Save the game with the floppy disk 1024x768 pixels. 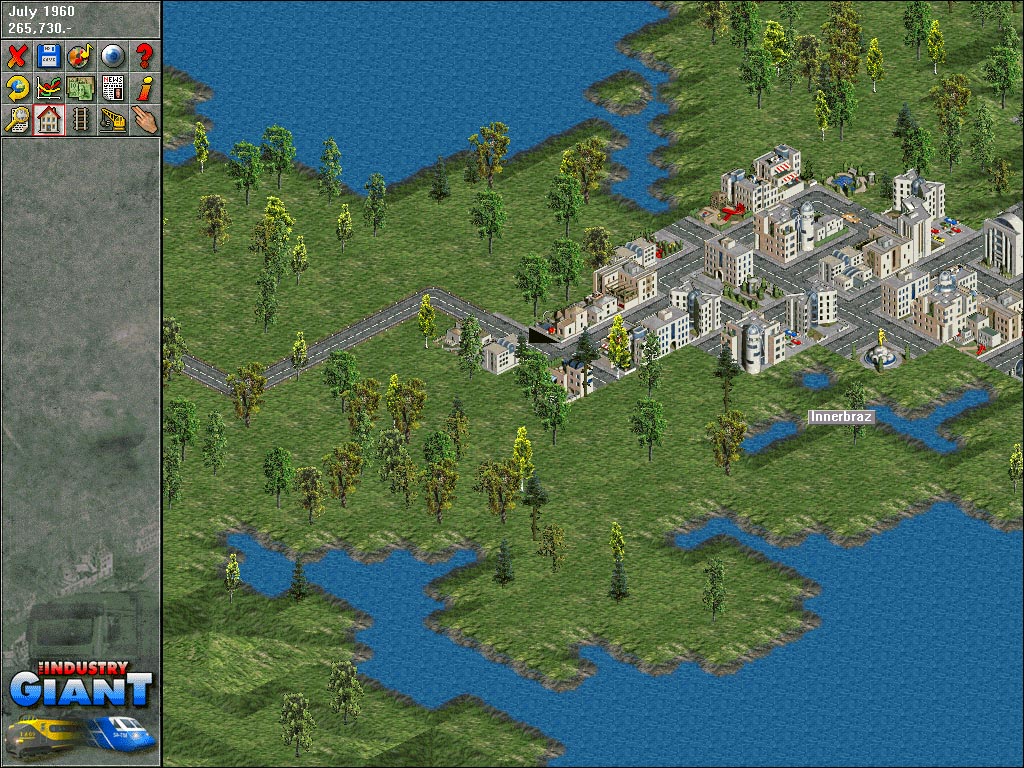pos(48,56)
